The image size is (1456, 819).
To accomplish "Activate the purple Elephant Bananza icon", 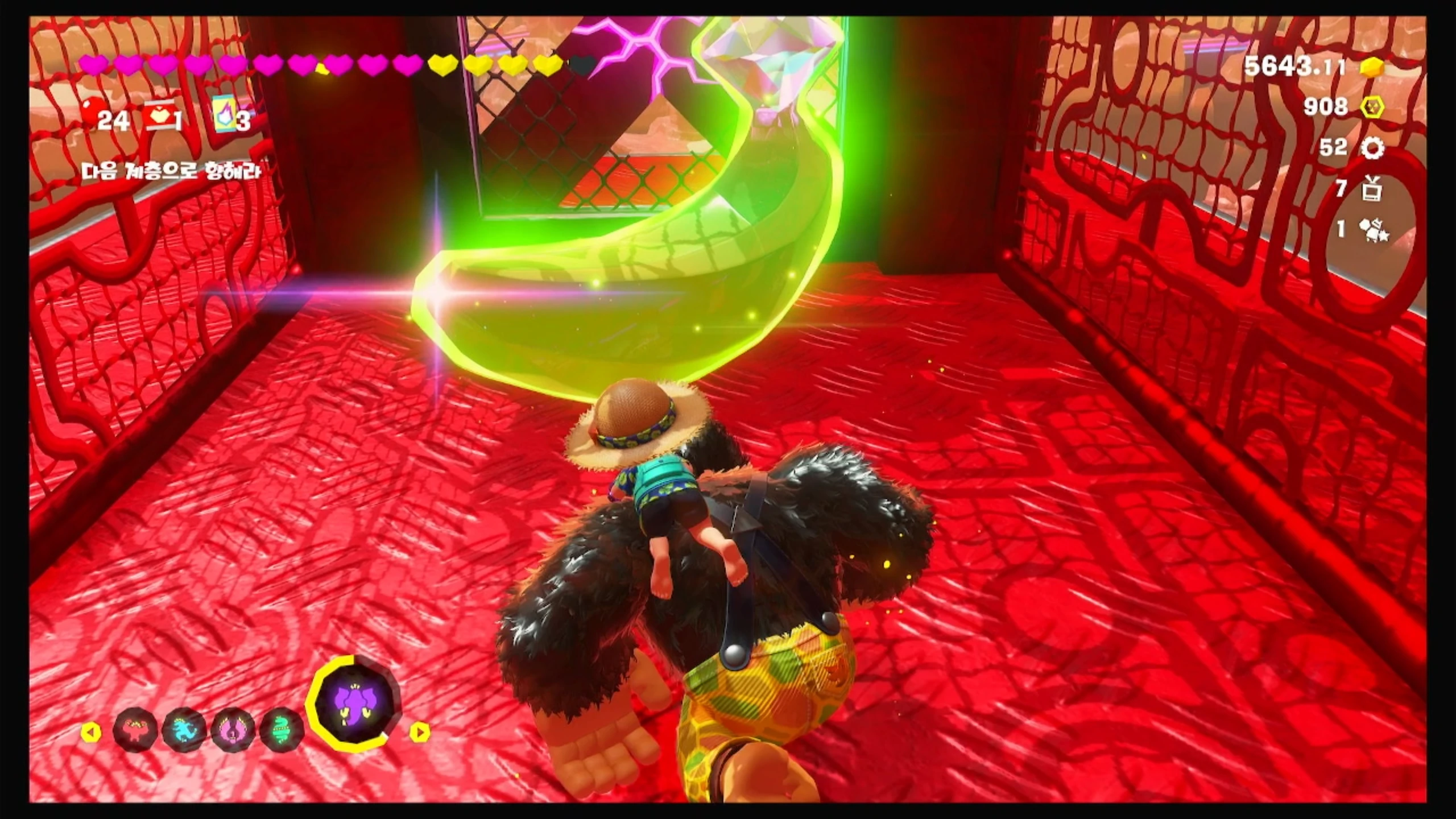I will [354, 704].
